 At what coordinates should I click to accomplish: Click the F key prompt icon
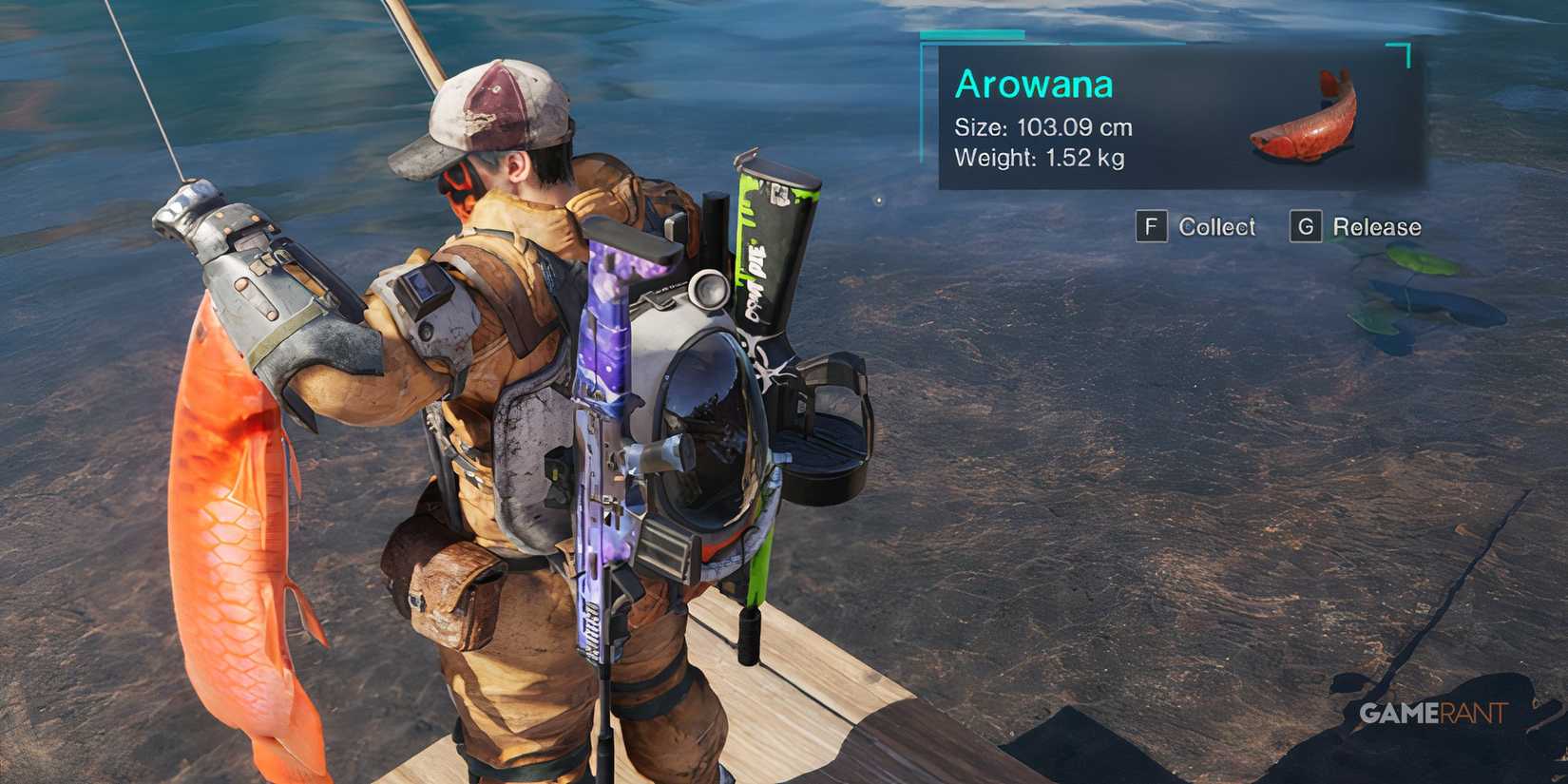tap(1152, 227)
